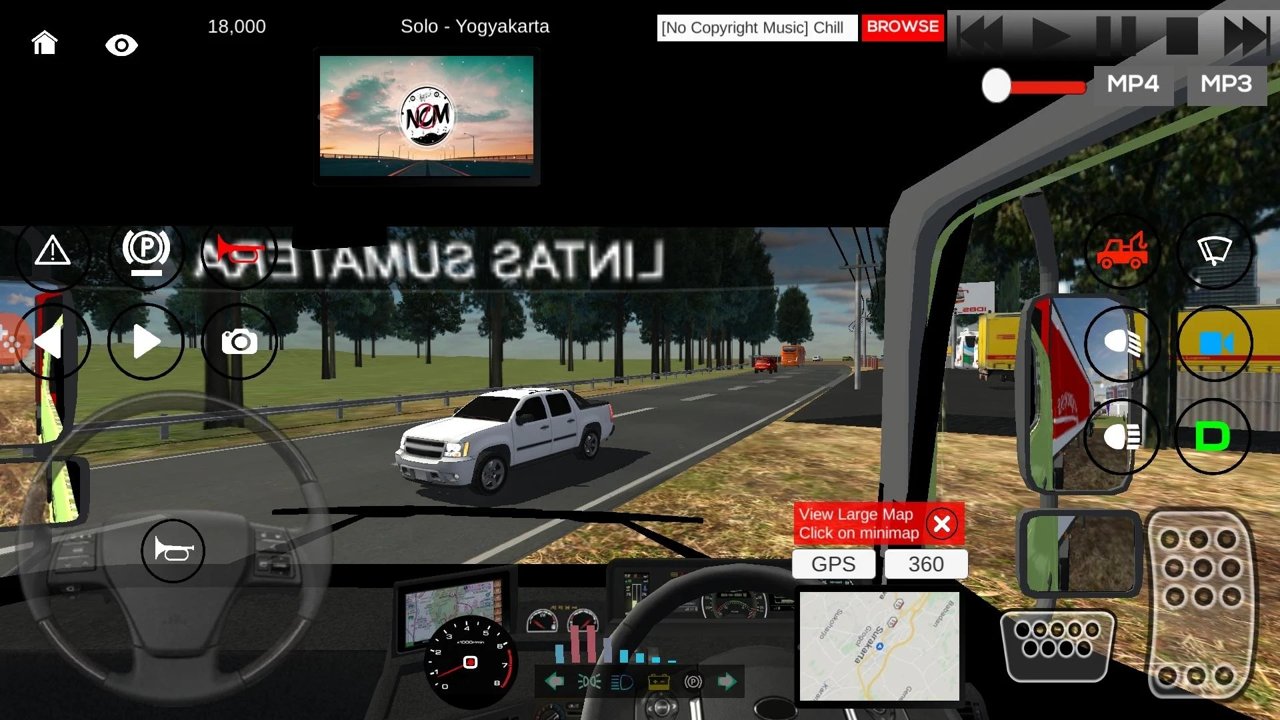Stop the music playback

1181,36
